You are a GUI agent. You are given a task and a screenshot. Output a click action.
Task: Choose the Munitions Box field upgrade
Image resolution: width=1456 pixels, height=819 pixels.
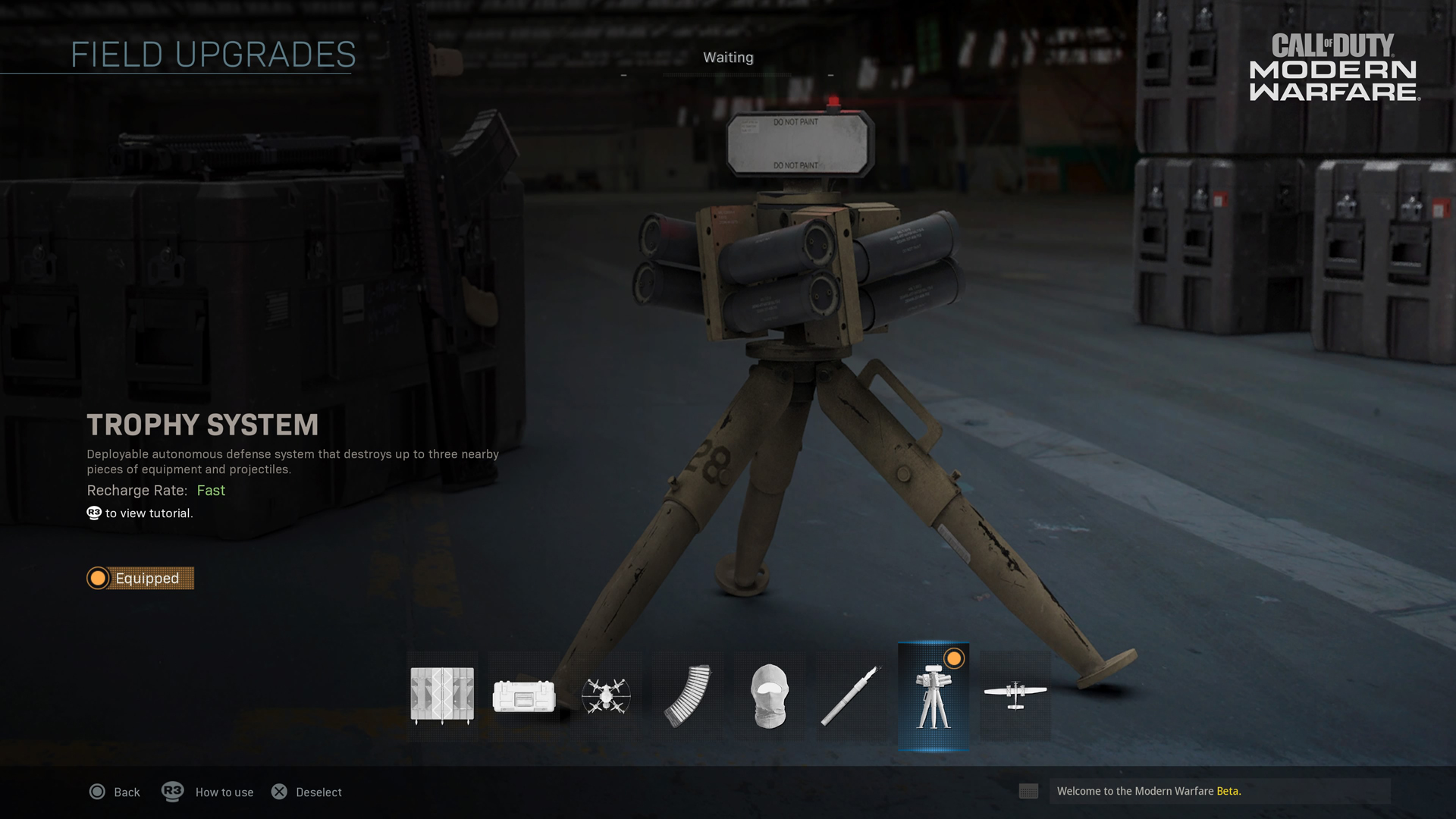click(524, 695)
